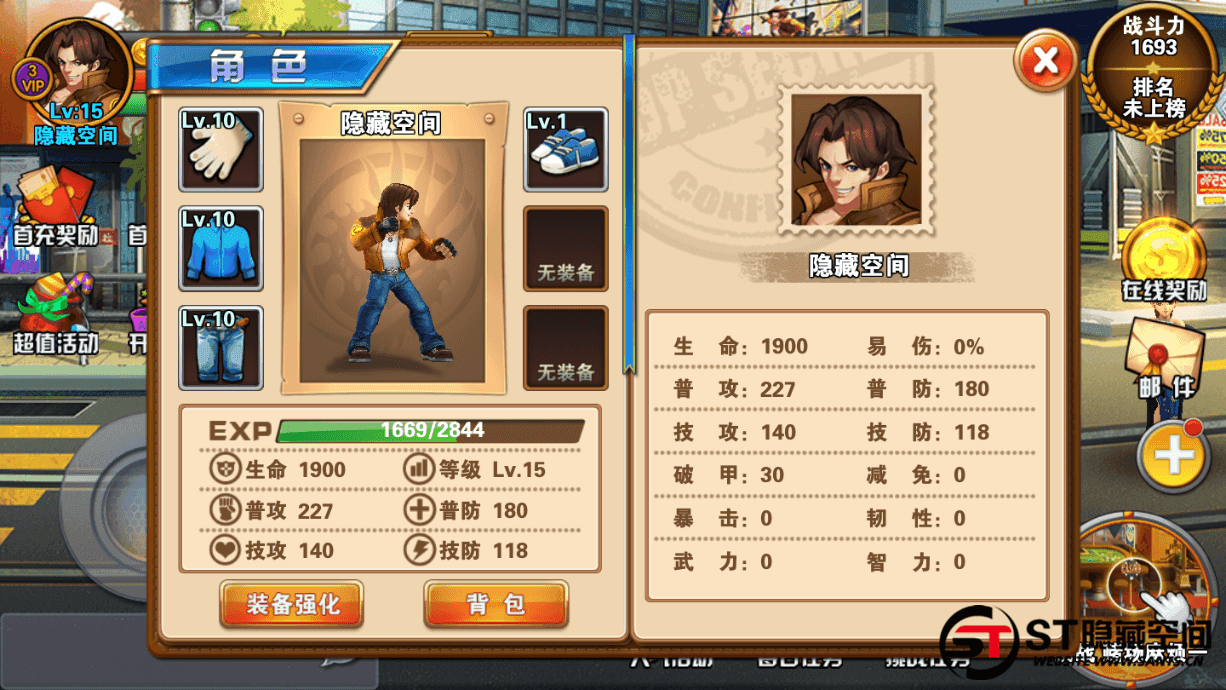View the 战斗力 ranking badge

pos(1153,75)
